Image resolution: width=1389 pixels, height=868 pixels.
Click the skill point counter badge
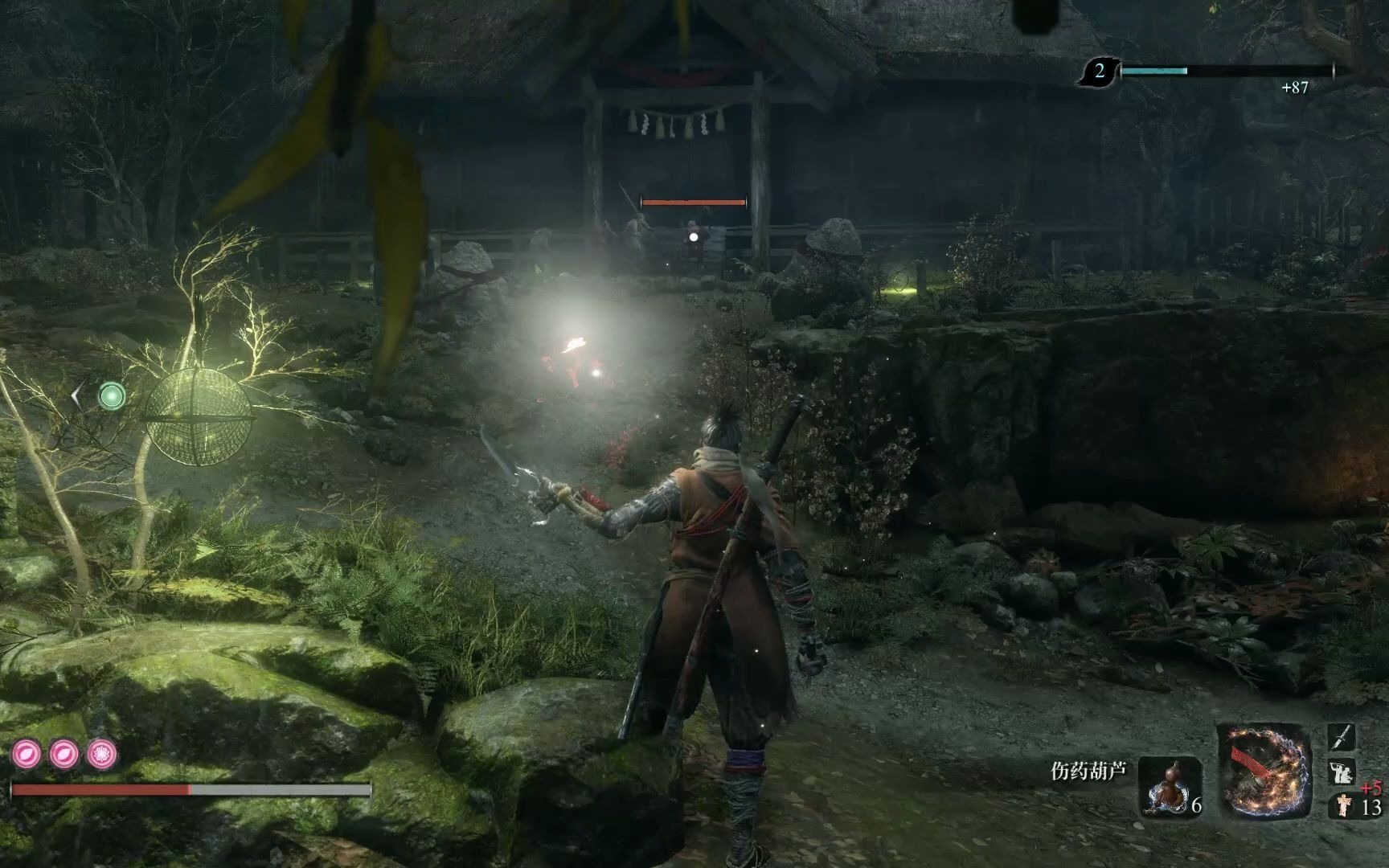tap(1099, 72)
